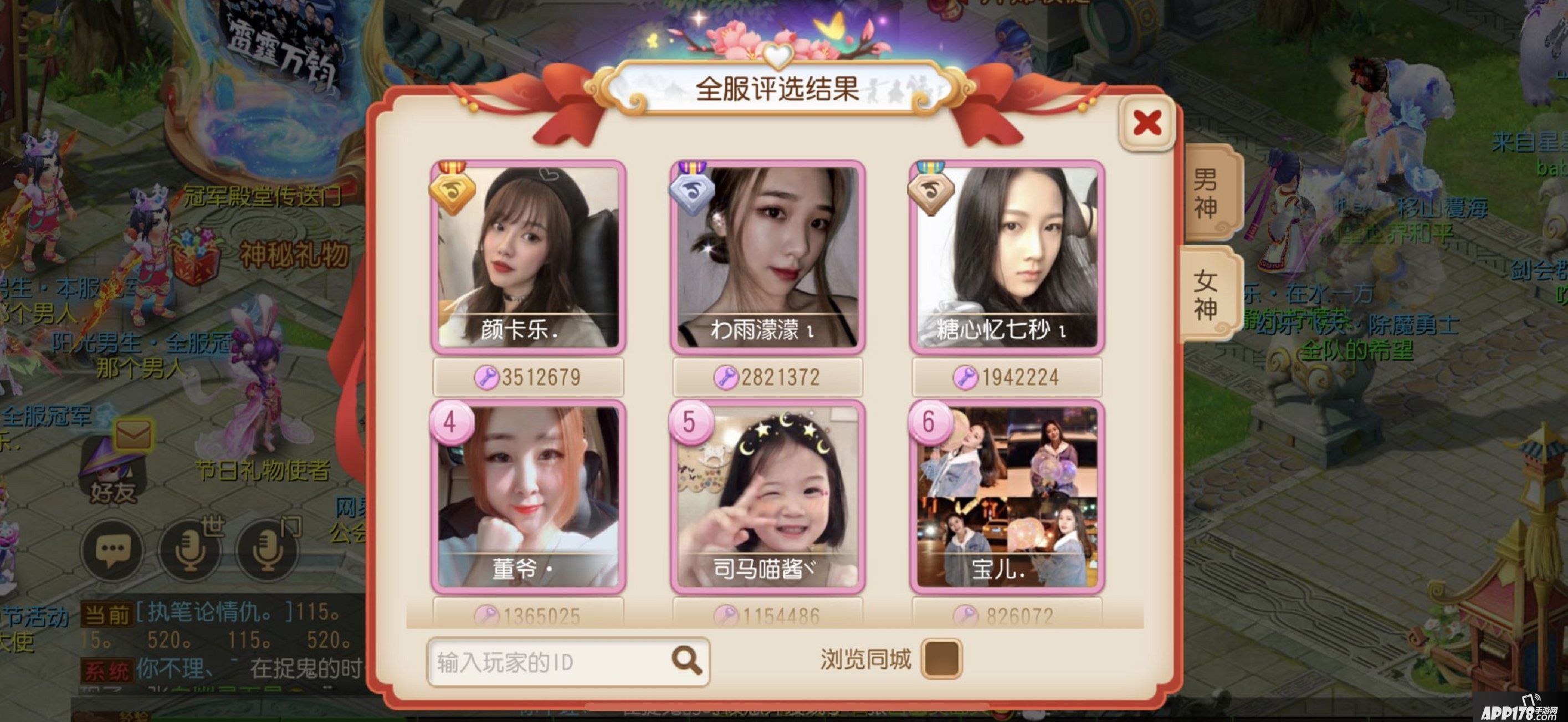The height and width of the screenshot is (722, 1568).
Task: Close the 全服评选结果 results window
Action: point(1147,123)
